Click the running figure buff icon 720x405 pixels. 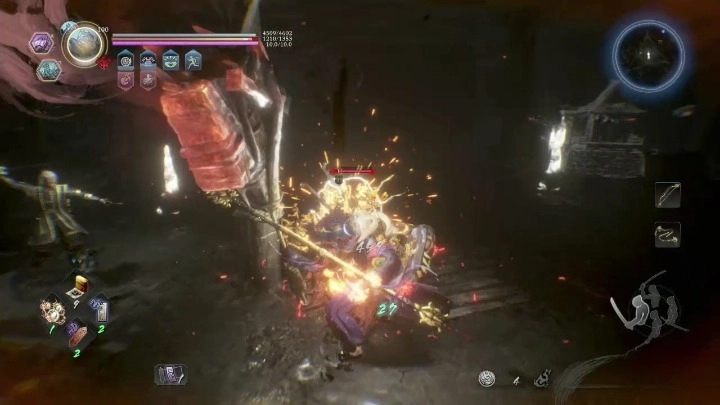pos(193,60)
